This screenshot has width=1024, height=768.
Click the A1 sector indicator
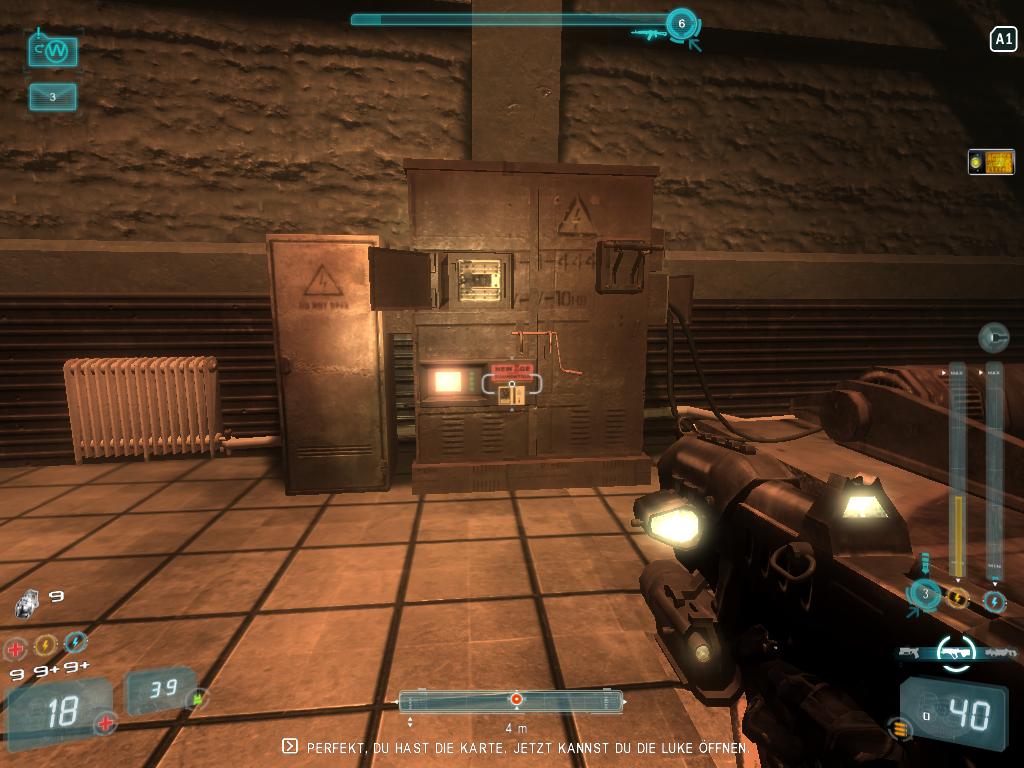tap(1002, 39)
